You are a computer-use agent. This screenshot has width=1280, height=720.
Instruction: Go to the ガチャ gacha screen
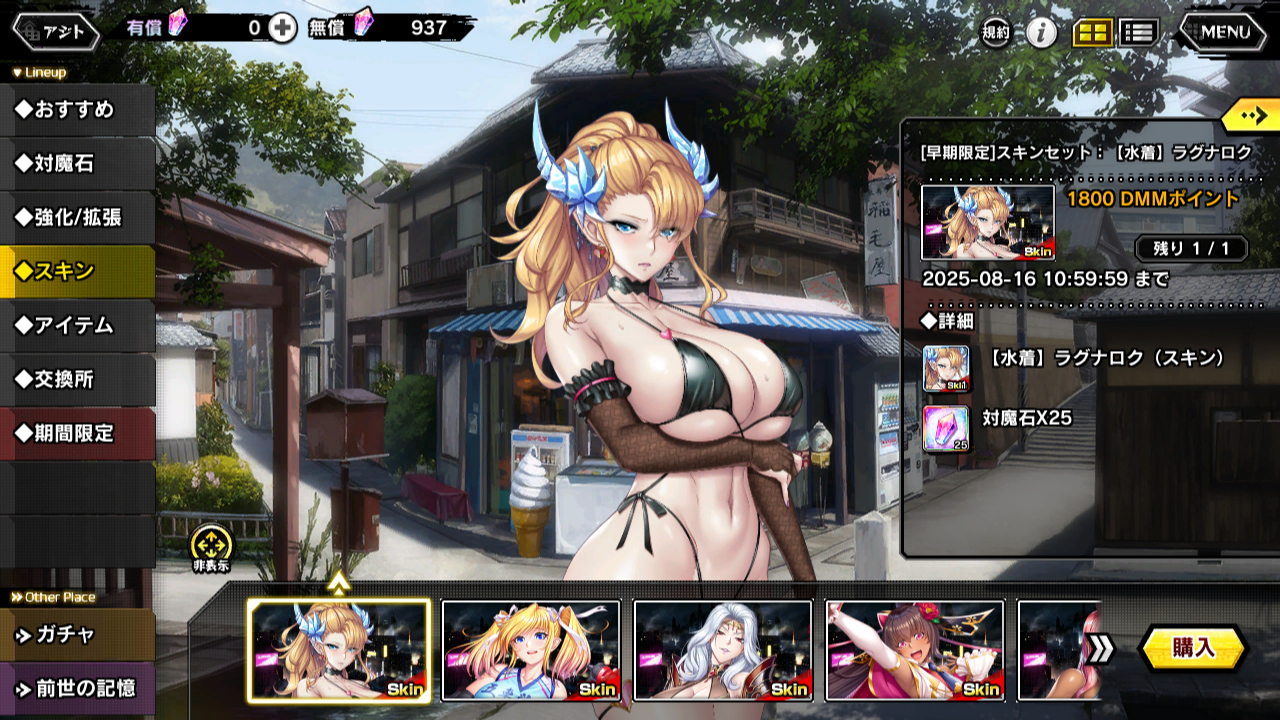tap(76, 635)
